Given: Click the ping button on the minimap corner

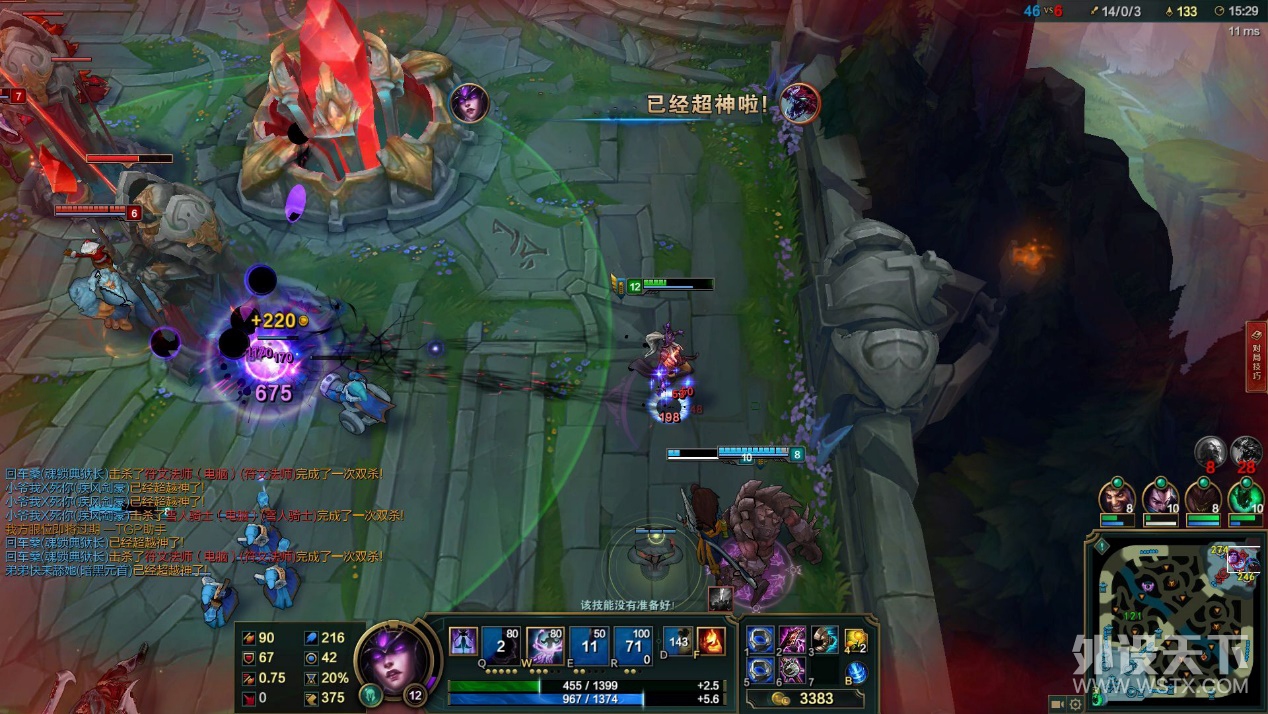Looking at the screenshot, I should (1102, 547).
